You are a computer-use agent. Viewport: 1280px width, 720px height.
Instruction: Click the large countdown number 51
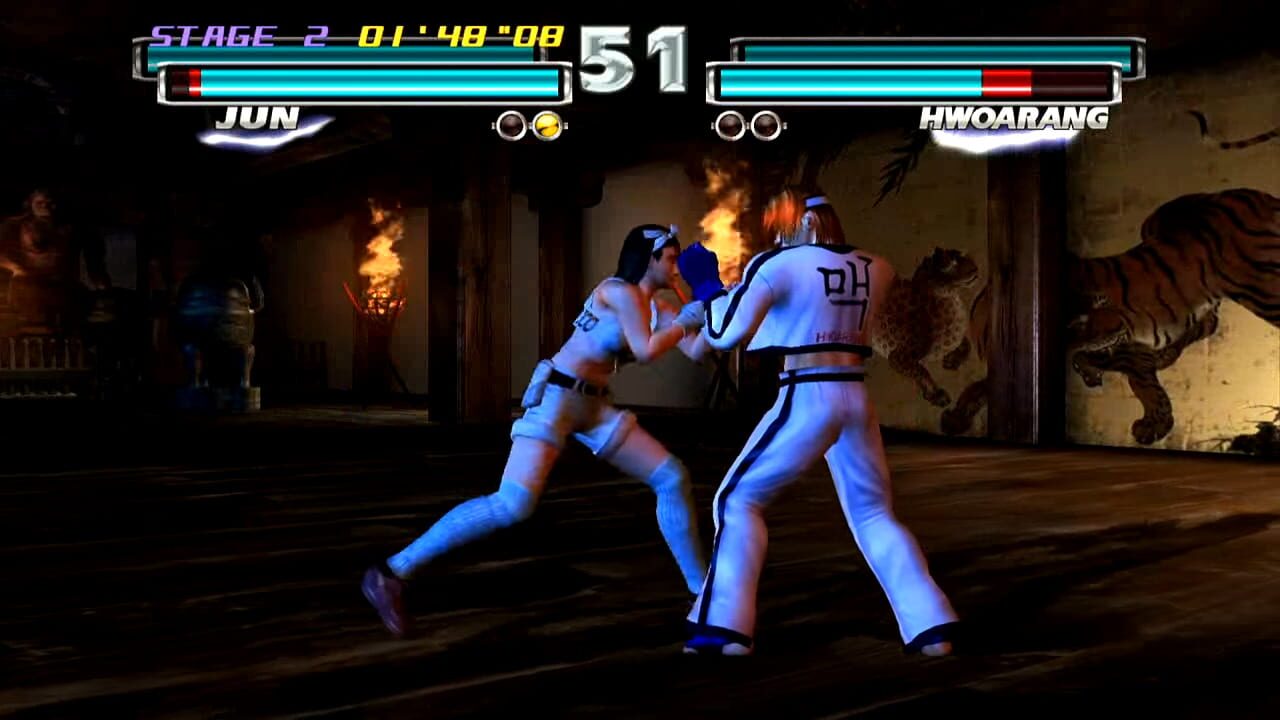click(x=632, y=60)
